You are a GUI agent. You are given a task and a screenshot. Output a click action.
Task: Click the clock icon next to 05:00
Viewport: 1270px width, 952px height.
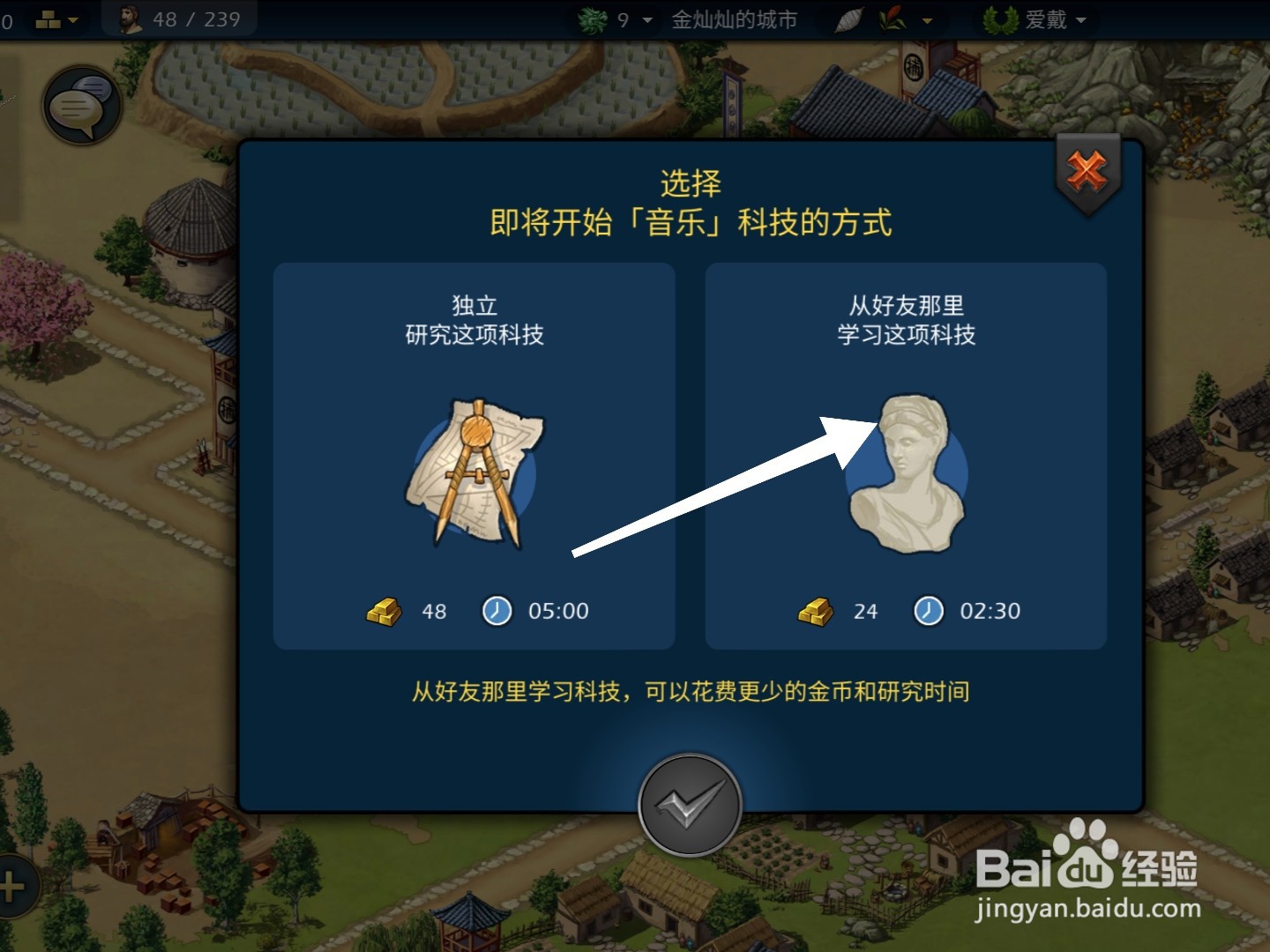tap(497, 610)
